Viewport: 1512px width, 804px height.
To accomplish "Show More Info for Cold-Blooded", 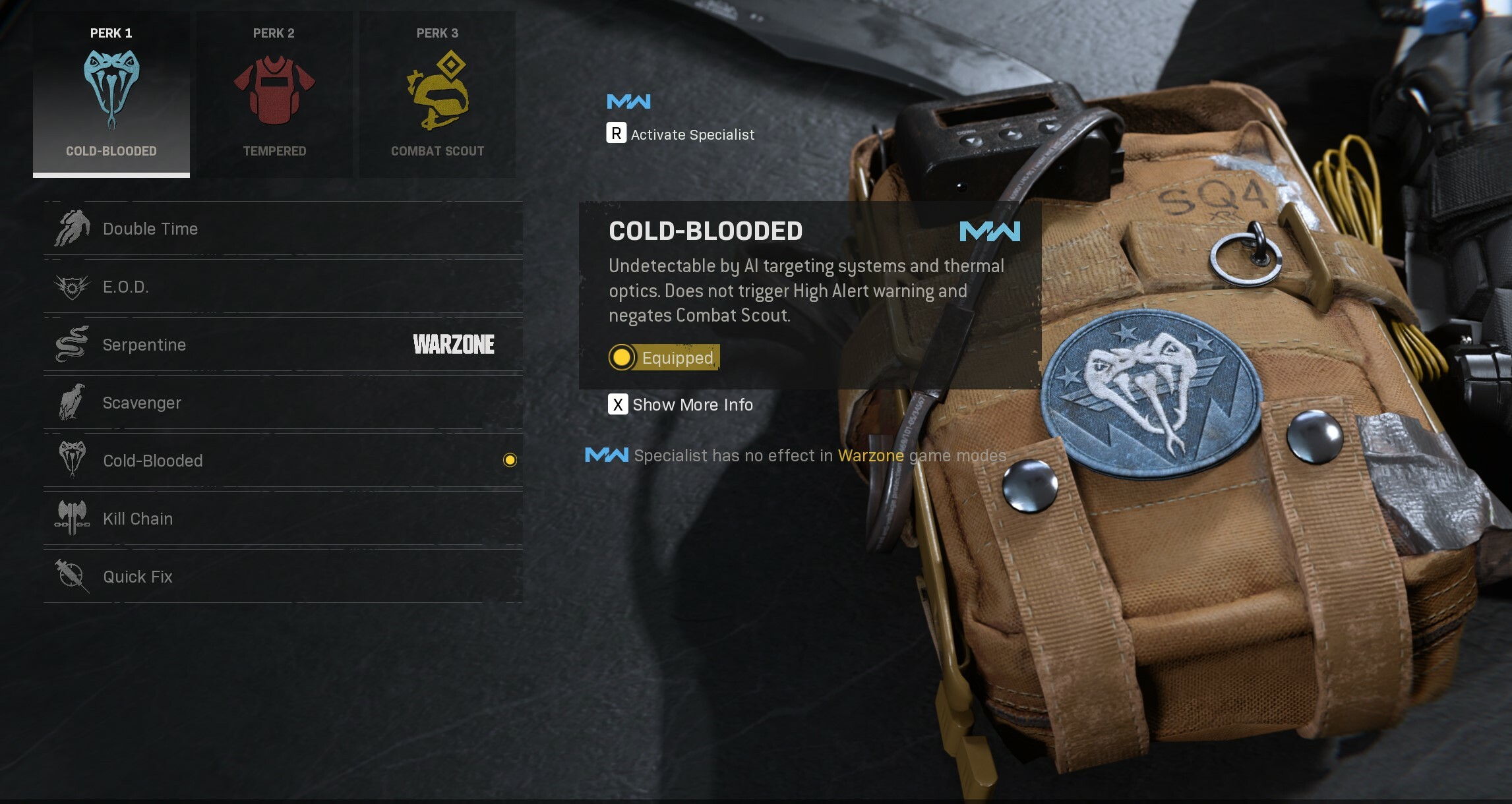I will 680,405.
